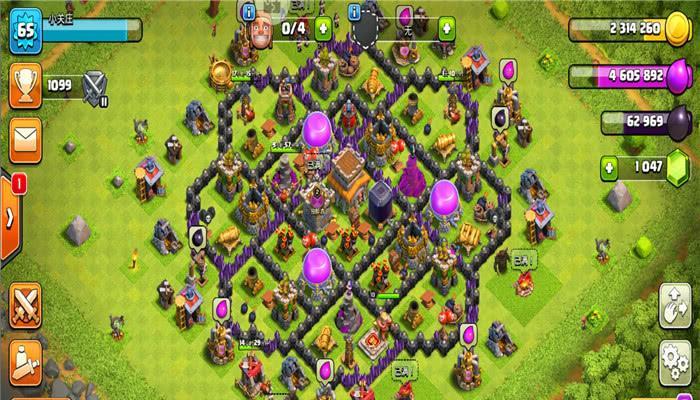
Task: Buy a shield with the green plus
Action: 446,29
